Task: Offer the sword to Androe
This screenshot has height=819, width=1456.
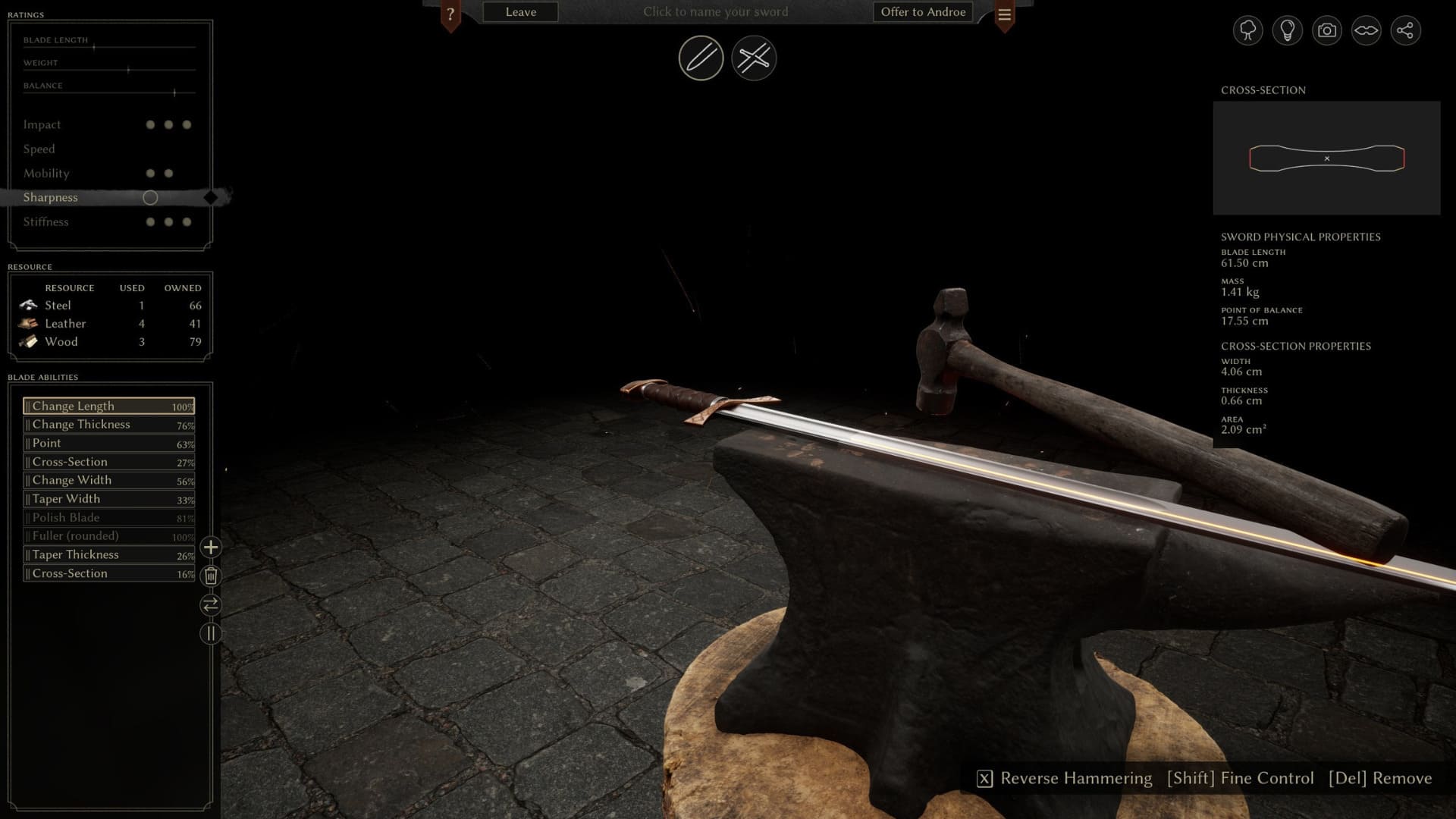Action: pyautogui.click(x=922, y=11)
